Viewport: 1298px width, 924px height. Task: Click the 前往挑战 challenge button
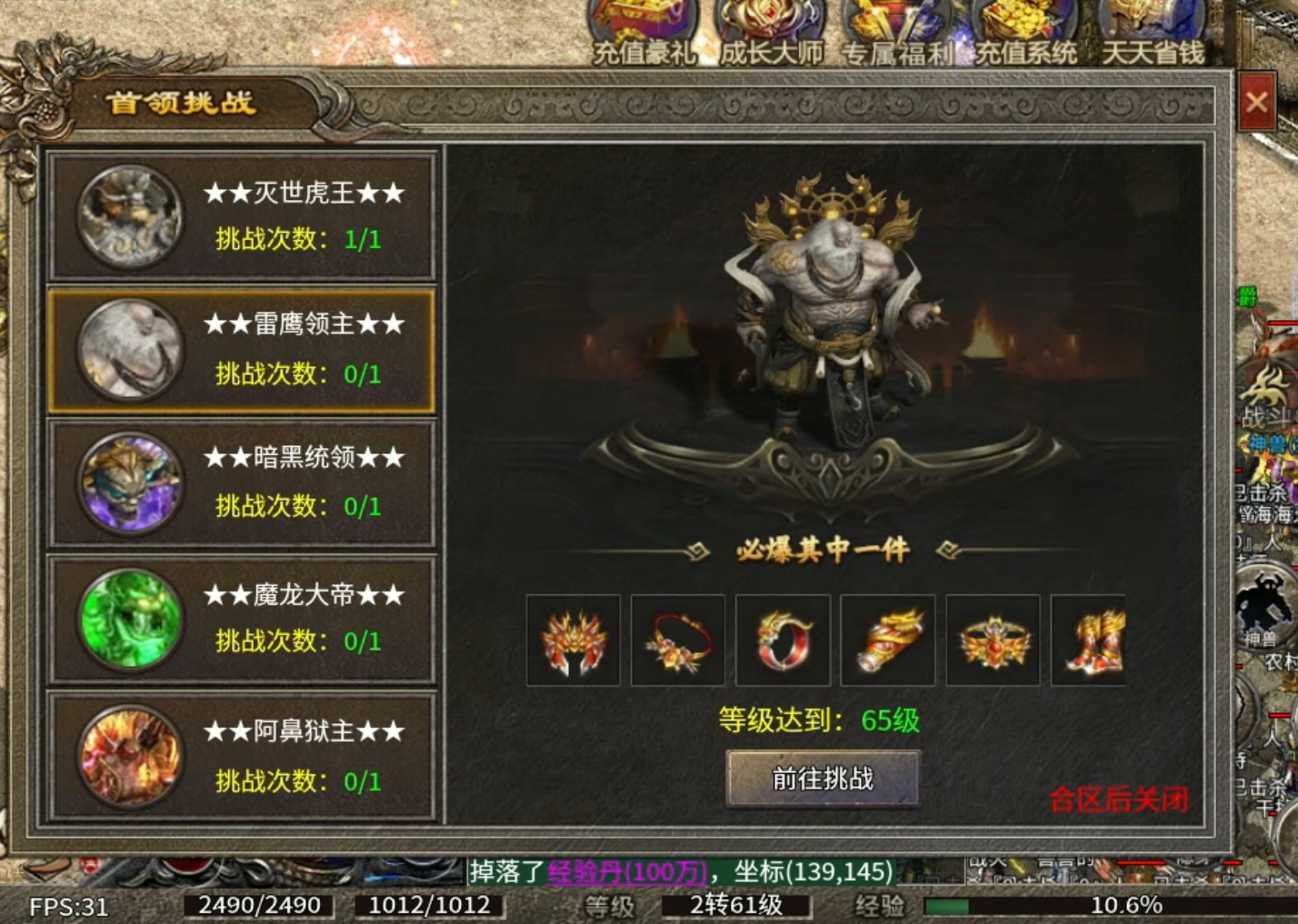pos(823,779)
